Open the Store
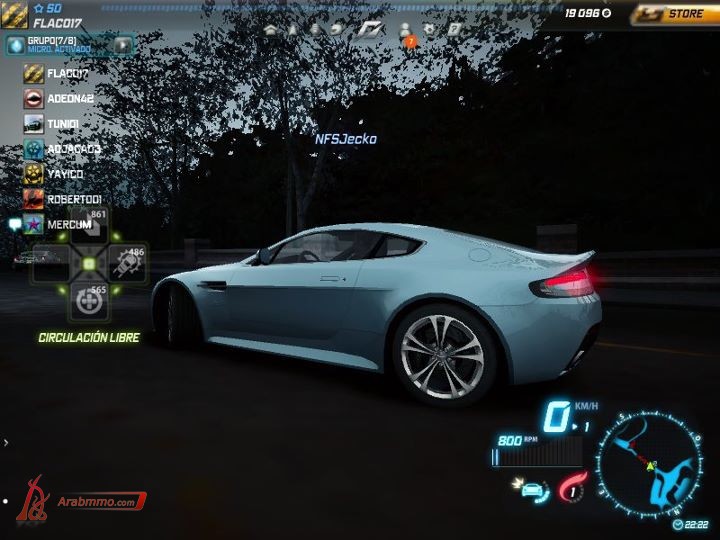The height and width of the screenshot is (540, 720). pyautogui.click(x=674, y=14)
